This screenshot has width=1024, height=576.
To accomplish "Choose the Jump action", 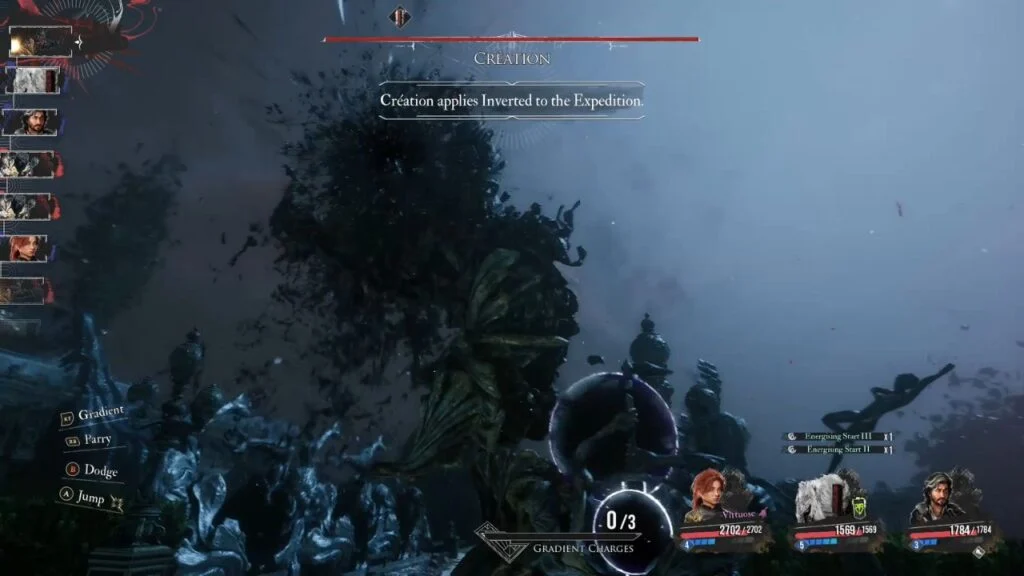I will (x=90, y=494).
